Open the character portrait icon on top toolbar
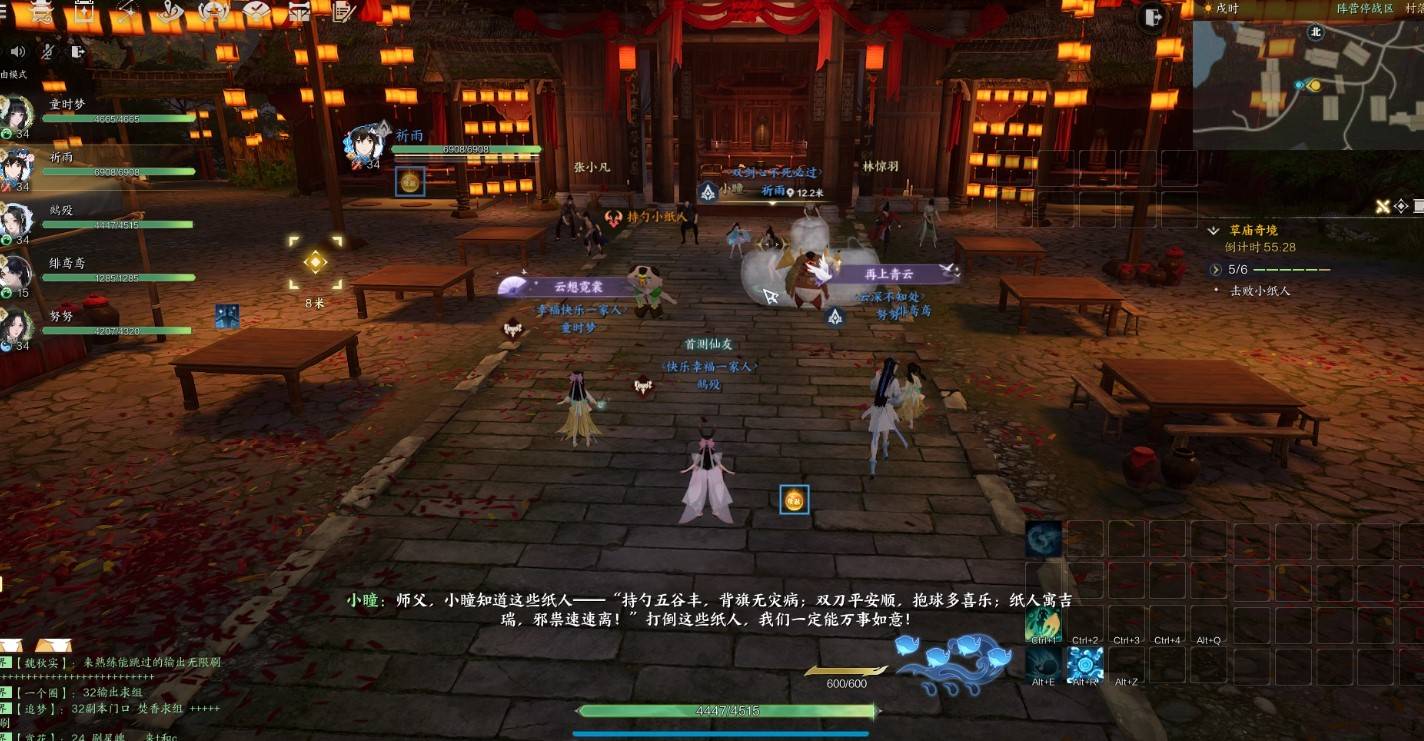Image resolution: width=1424 pixels, height=741 pixels. pyautogui.click(x=212, y=12)
